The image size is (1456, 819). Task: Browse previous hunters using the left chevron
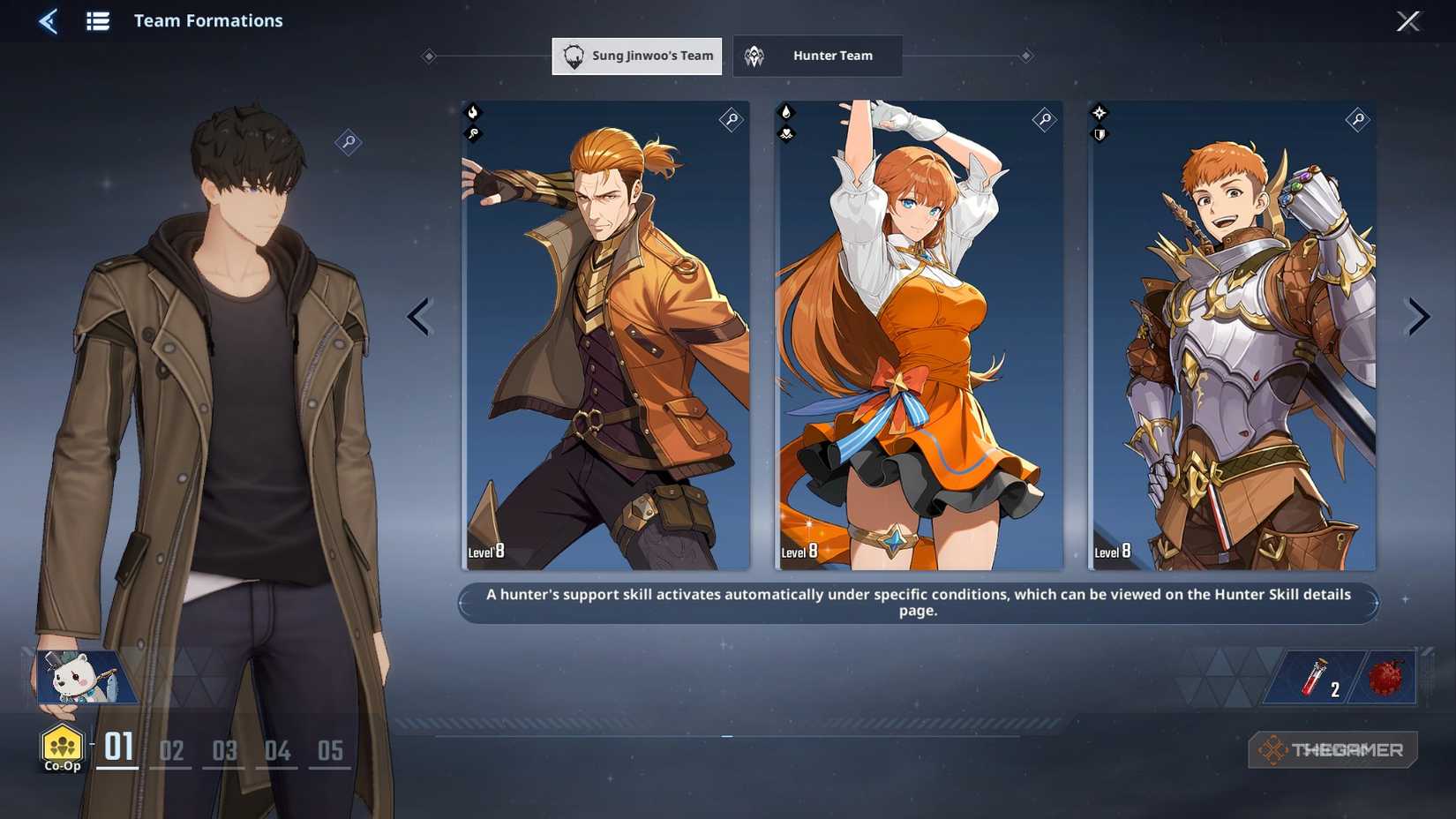(x=419, y=316)
